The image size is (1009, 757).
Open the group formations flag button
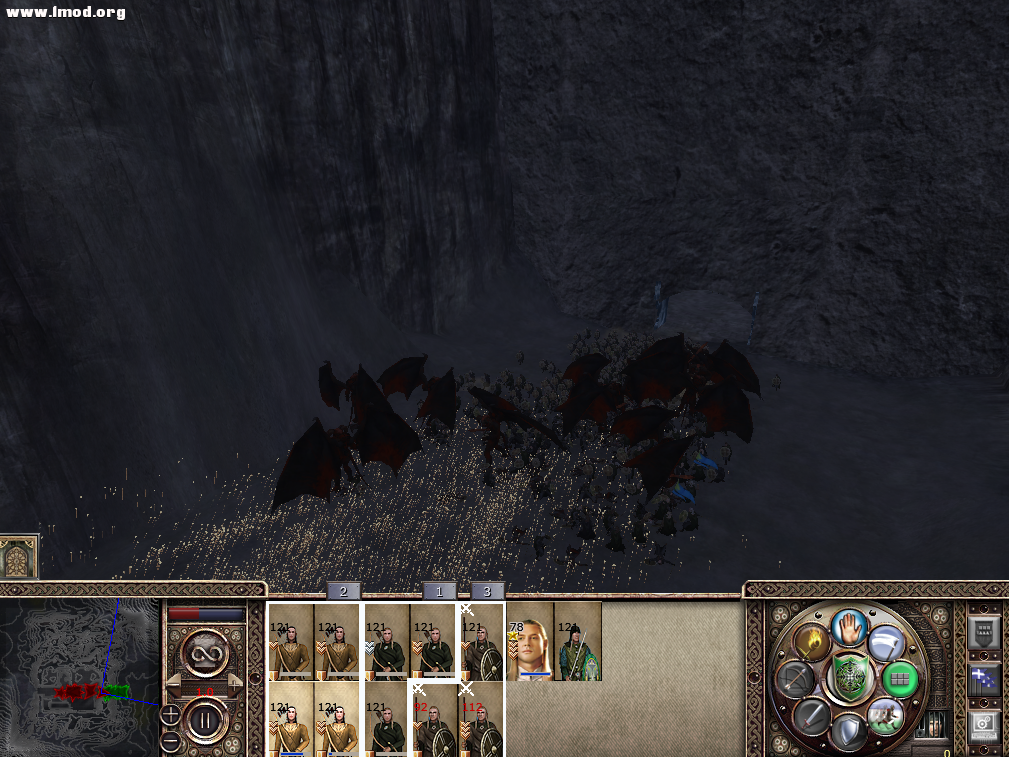pos(984,680)
